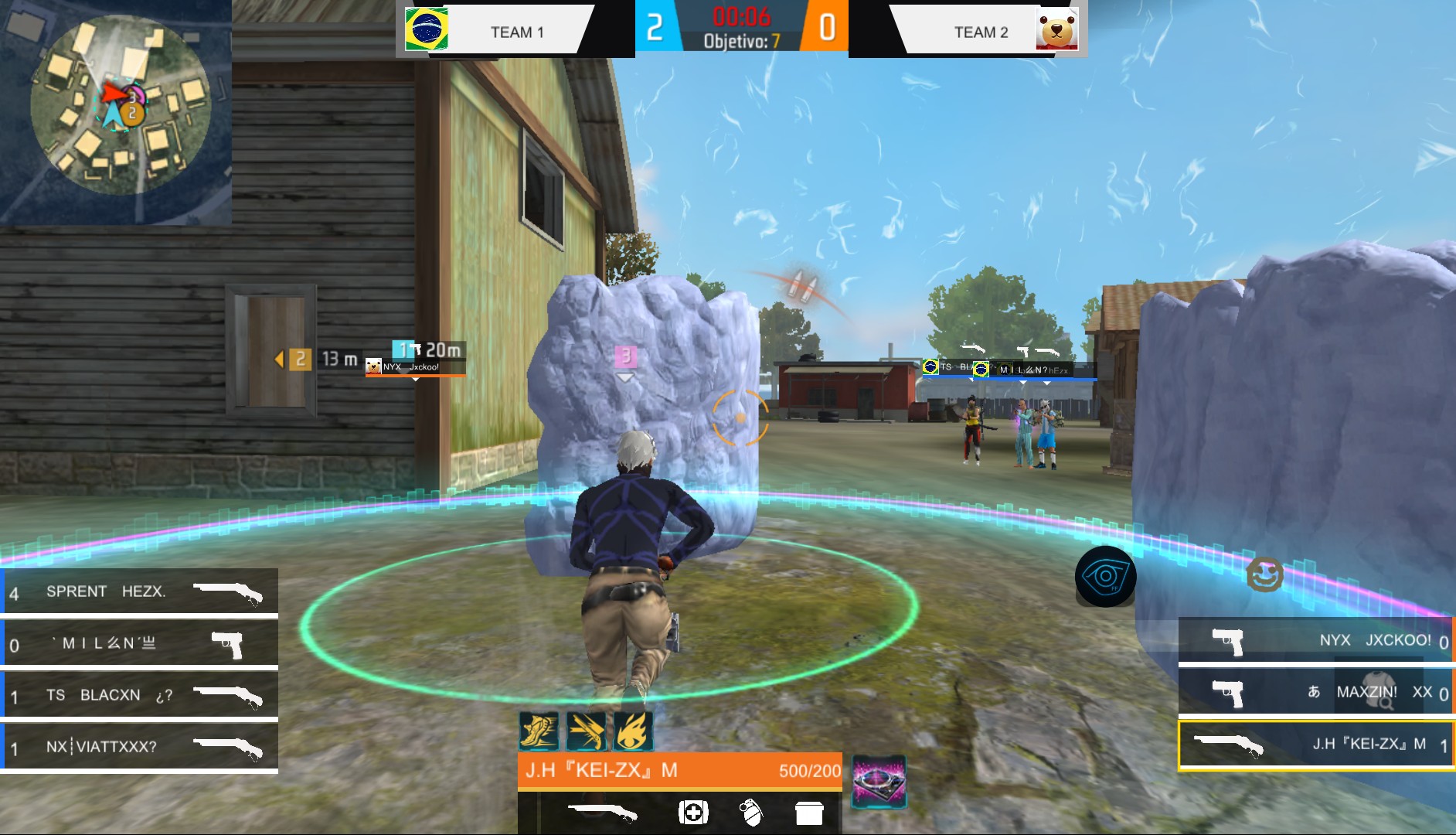Expand the TEAM 2 scoreboard banner
The image size is (1456, 835).
980,32
